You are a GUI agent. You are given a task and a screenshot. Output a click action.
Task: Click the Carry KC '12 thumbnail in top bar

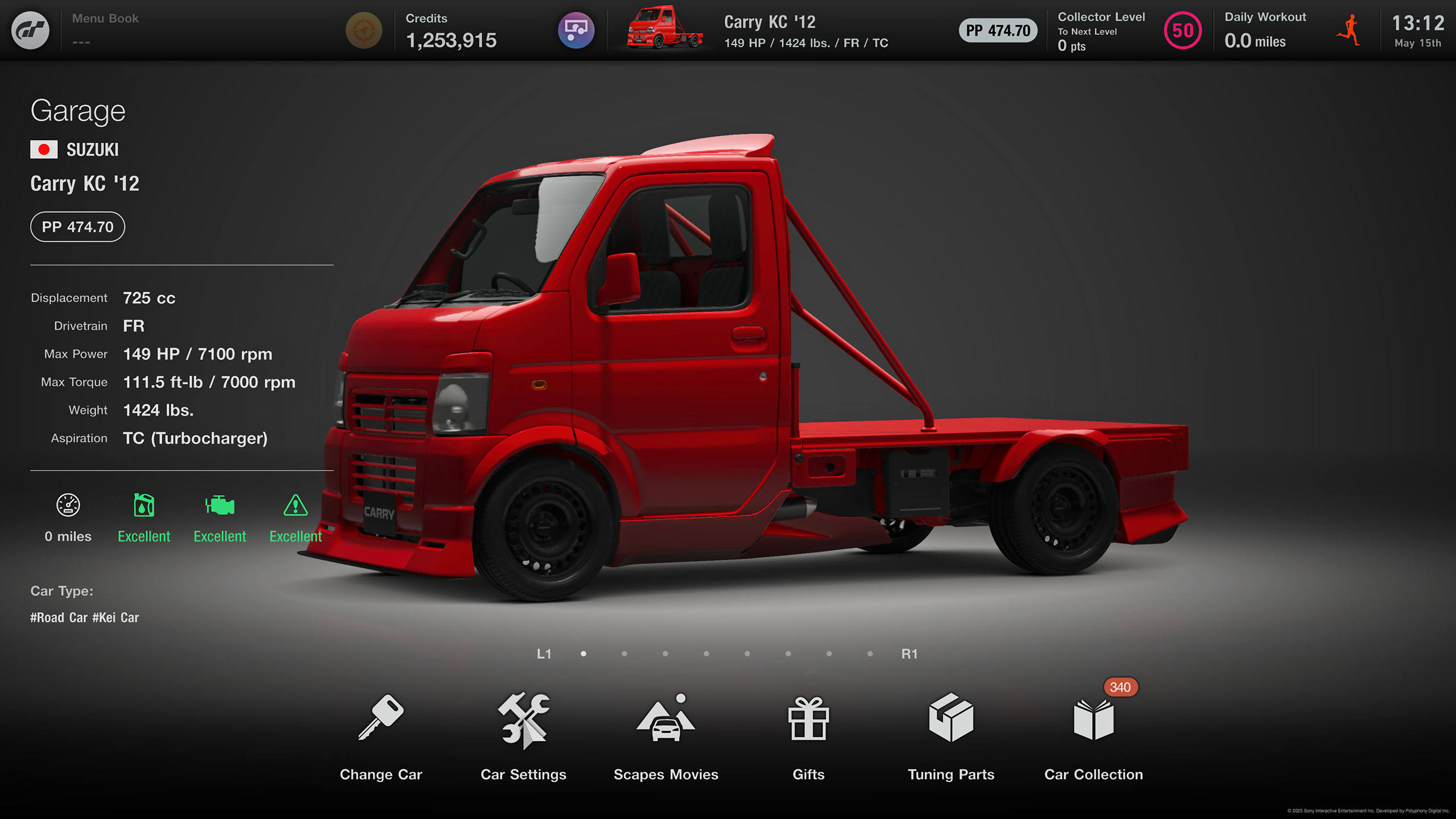click(x=664, y=28)
